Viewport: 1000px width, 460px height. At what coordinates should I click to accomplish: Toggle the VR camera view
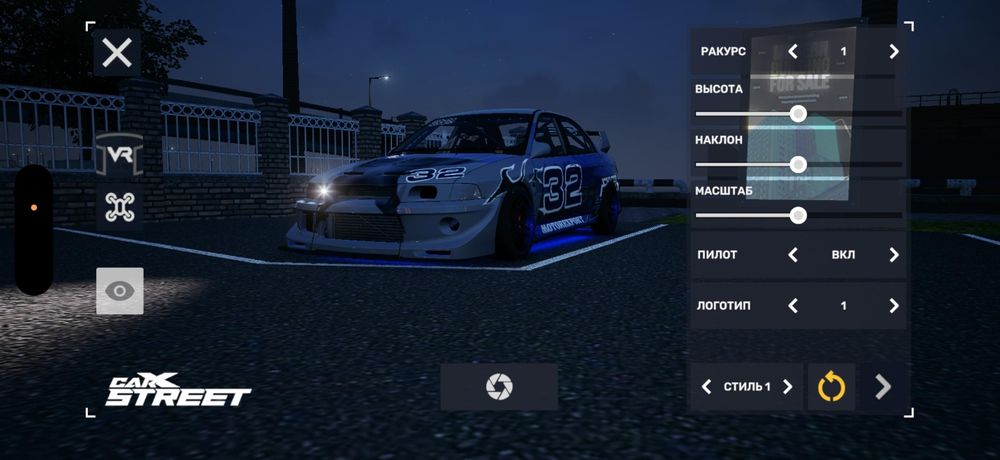tap(120, 155)
